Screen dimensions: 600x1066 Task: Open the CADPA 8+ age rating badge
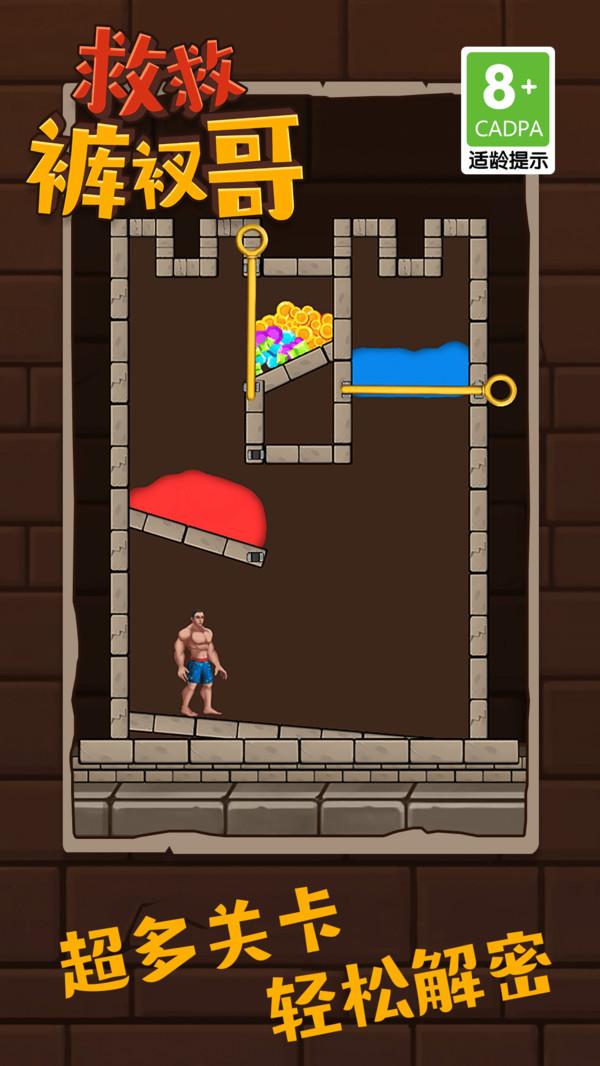[x=507, y=110]
